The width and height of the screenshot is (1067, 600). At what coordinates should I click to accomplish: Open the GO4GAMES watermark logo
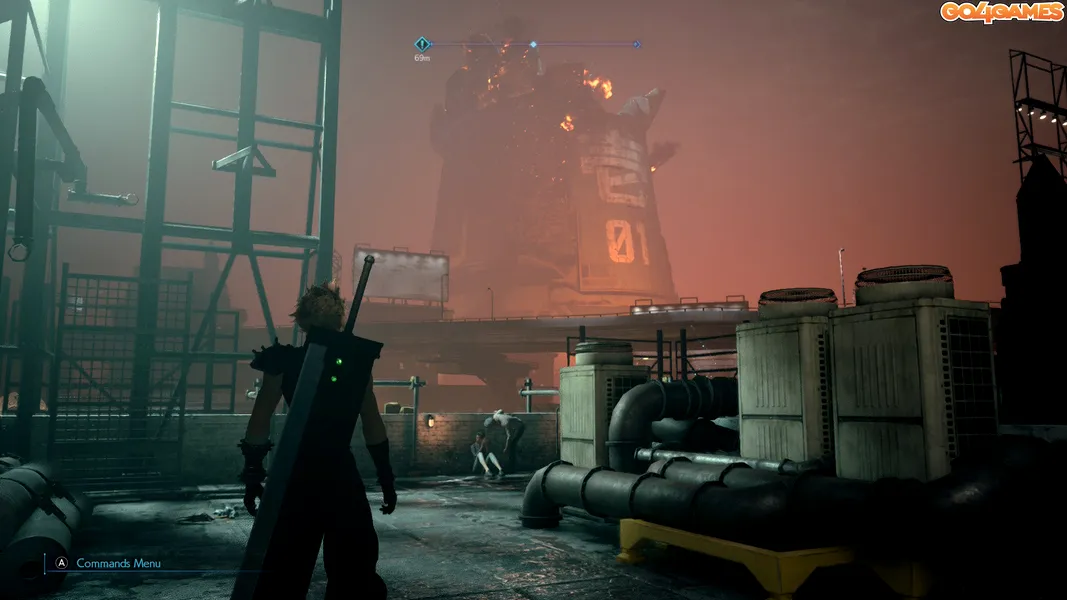tap(1001, 12)
